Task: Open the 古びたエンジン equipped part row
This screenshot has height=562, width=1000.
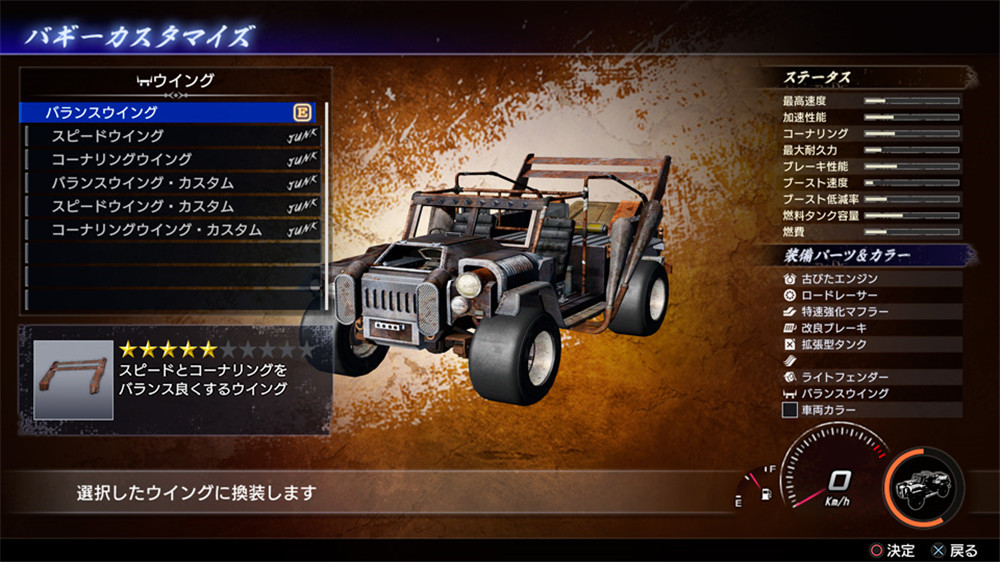Action: pyautogui.click(x=870, y=279)
